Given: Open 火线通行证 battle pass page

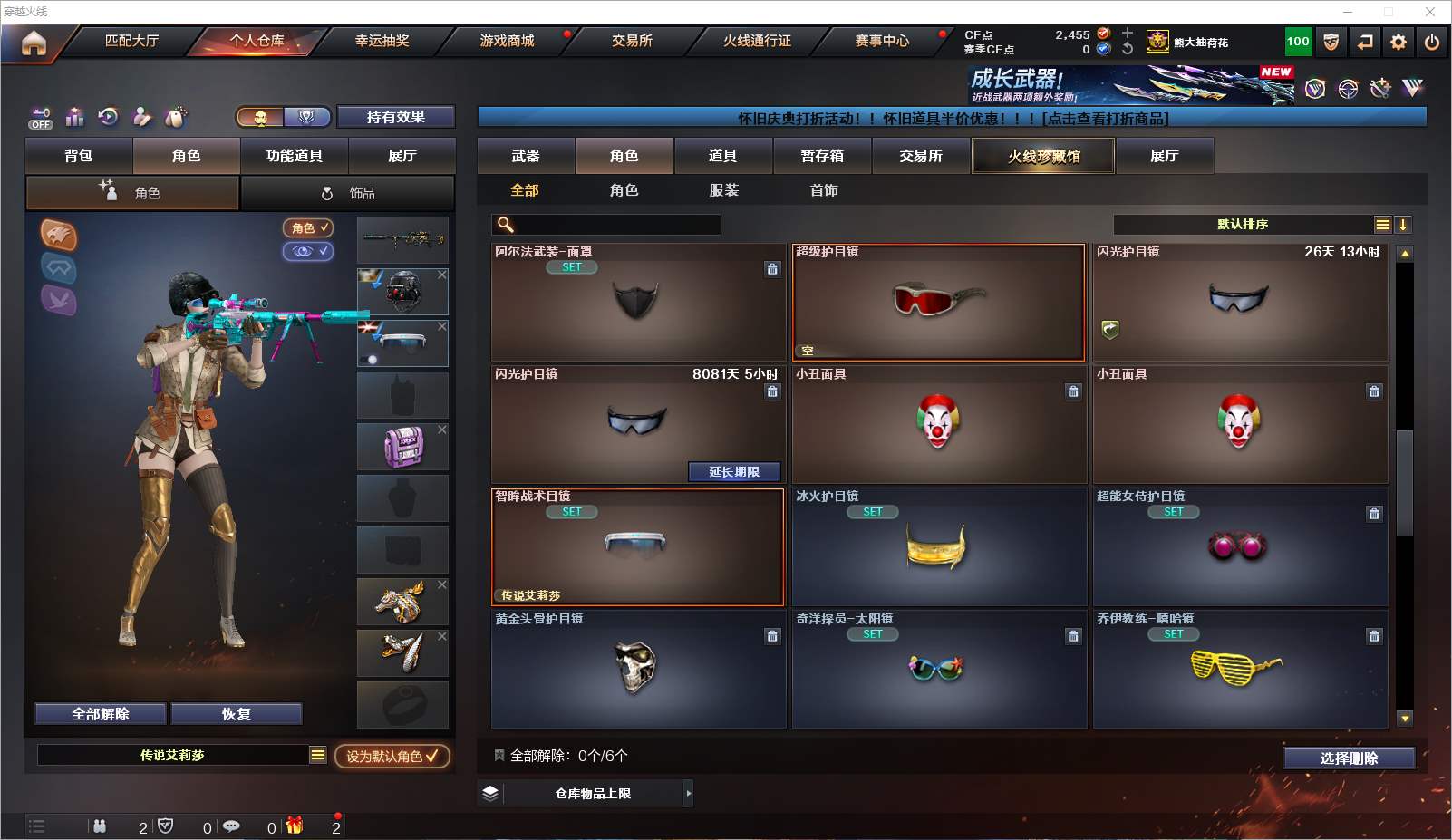Looking at the screenshot, I should [757, 41].
